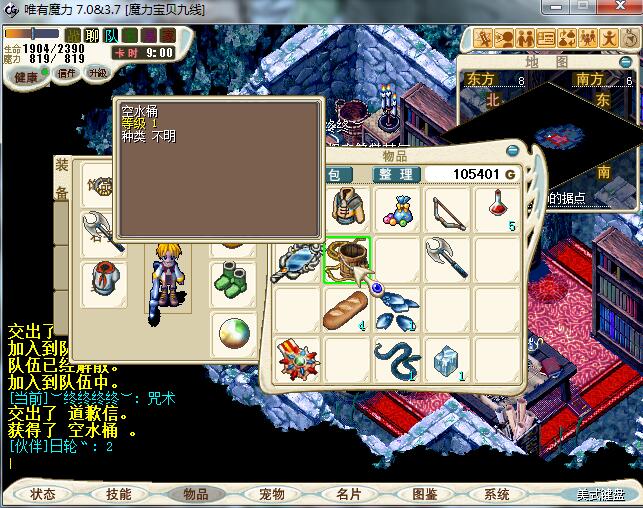
Task: Select the colorful candy bag item
Action: click(x=397, y=211)
